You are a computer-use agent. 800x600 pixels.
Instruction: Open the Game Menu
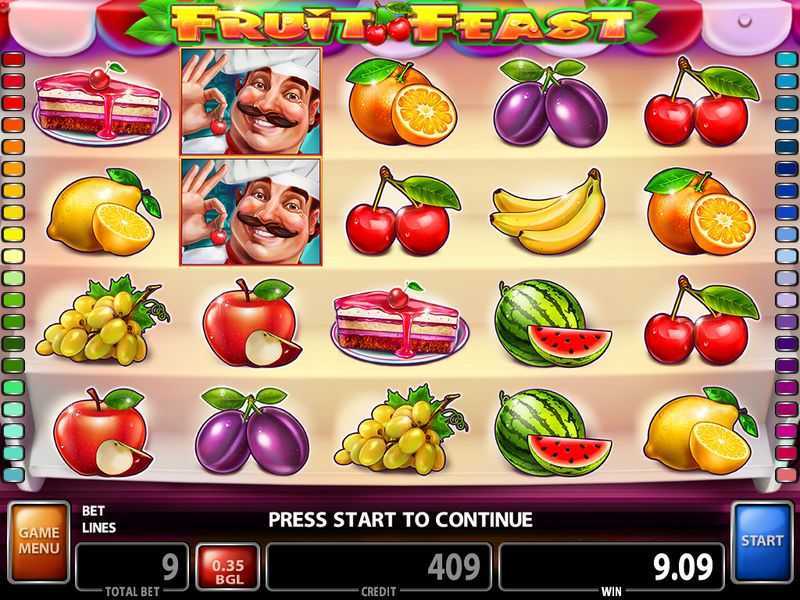(x=38, y=542)
